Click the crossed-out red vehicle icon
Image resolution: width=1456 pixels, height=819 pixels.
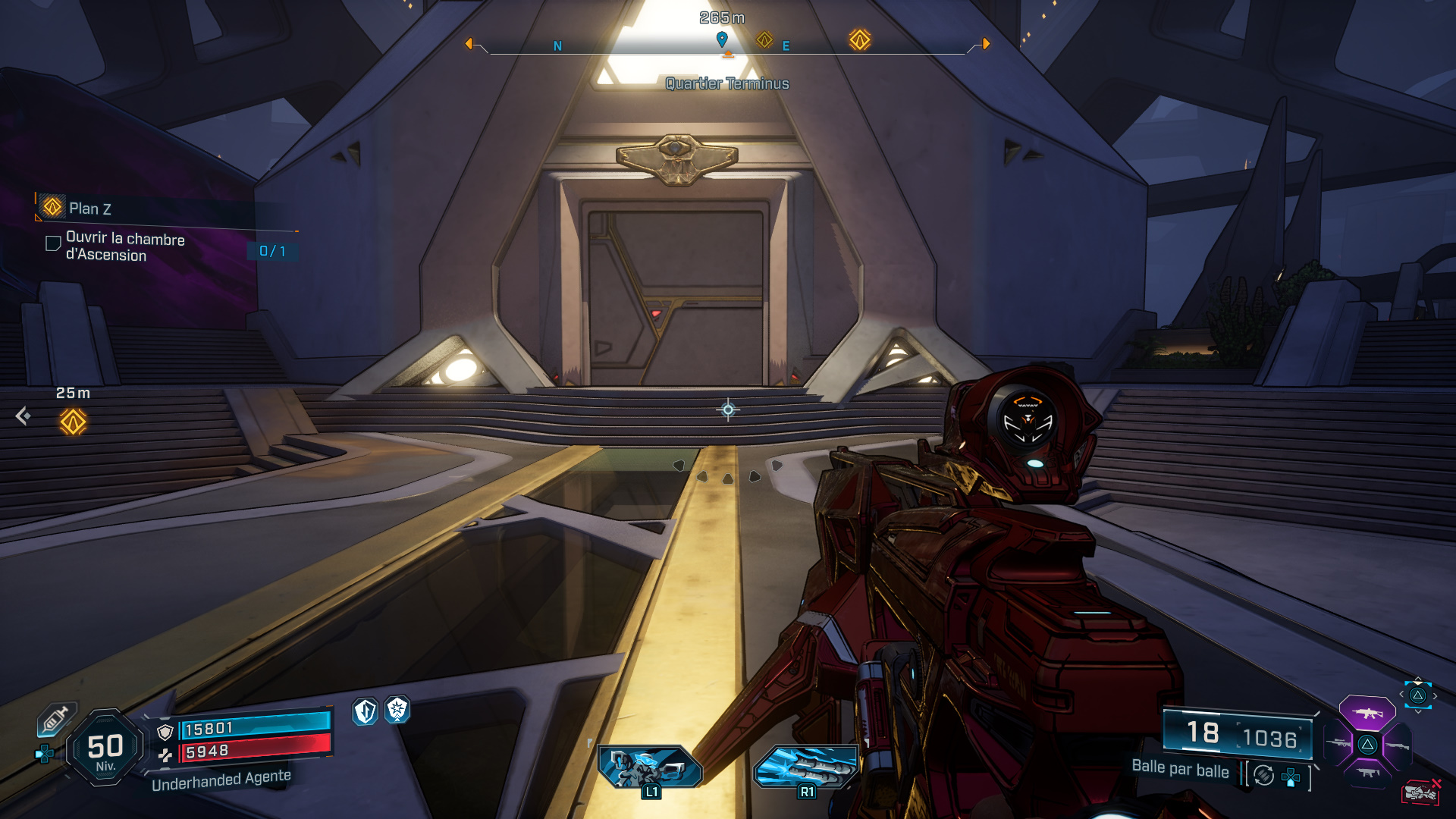click(x=1420, y=792)
